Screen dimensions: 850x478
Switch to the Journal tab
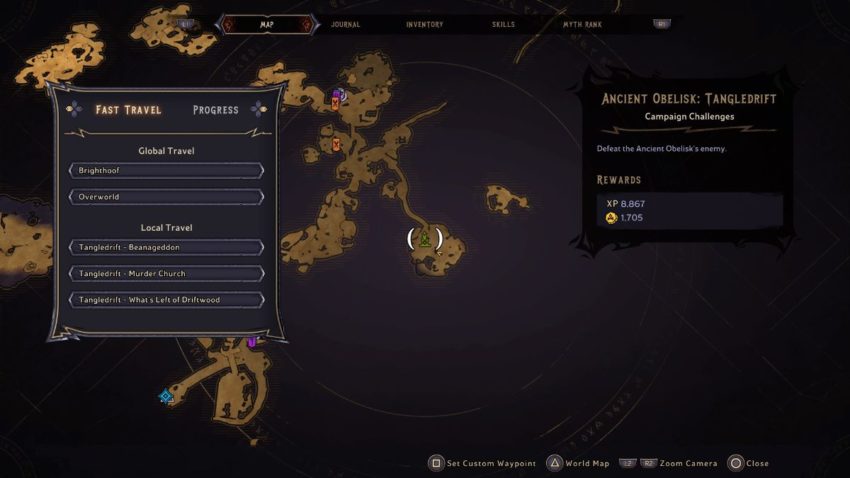click(x=345, y=24)
